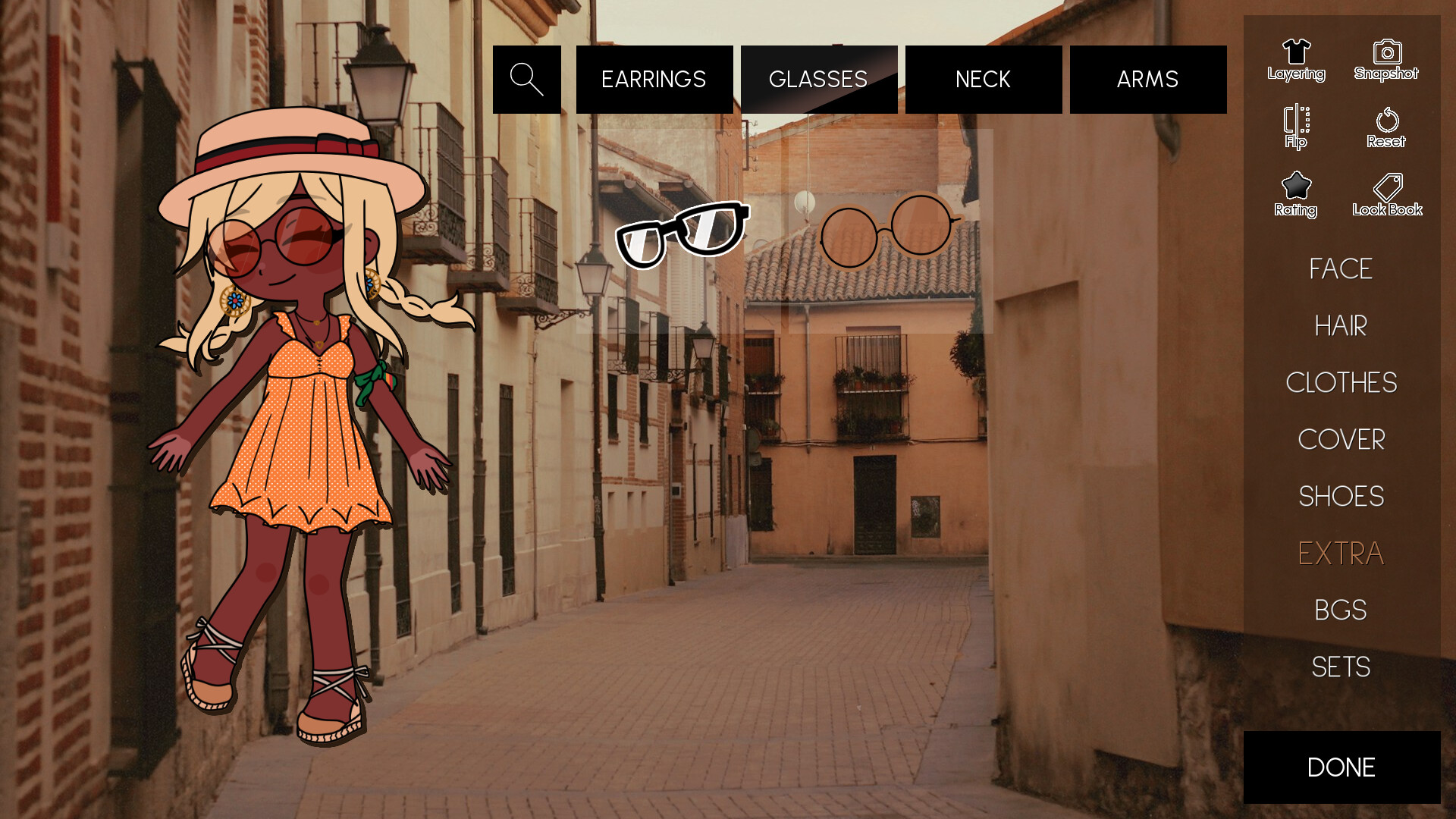Open the Look Book tag icon
Screen dimensions: 1456x819
coord(1386,190)
